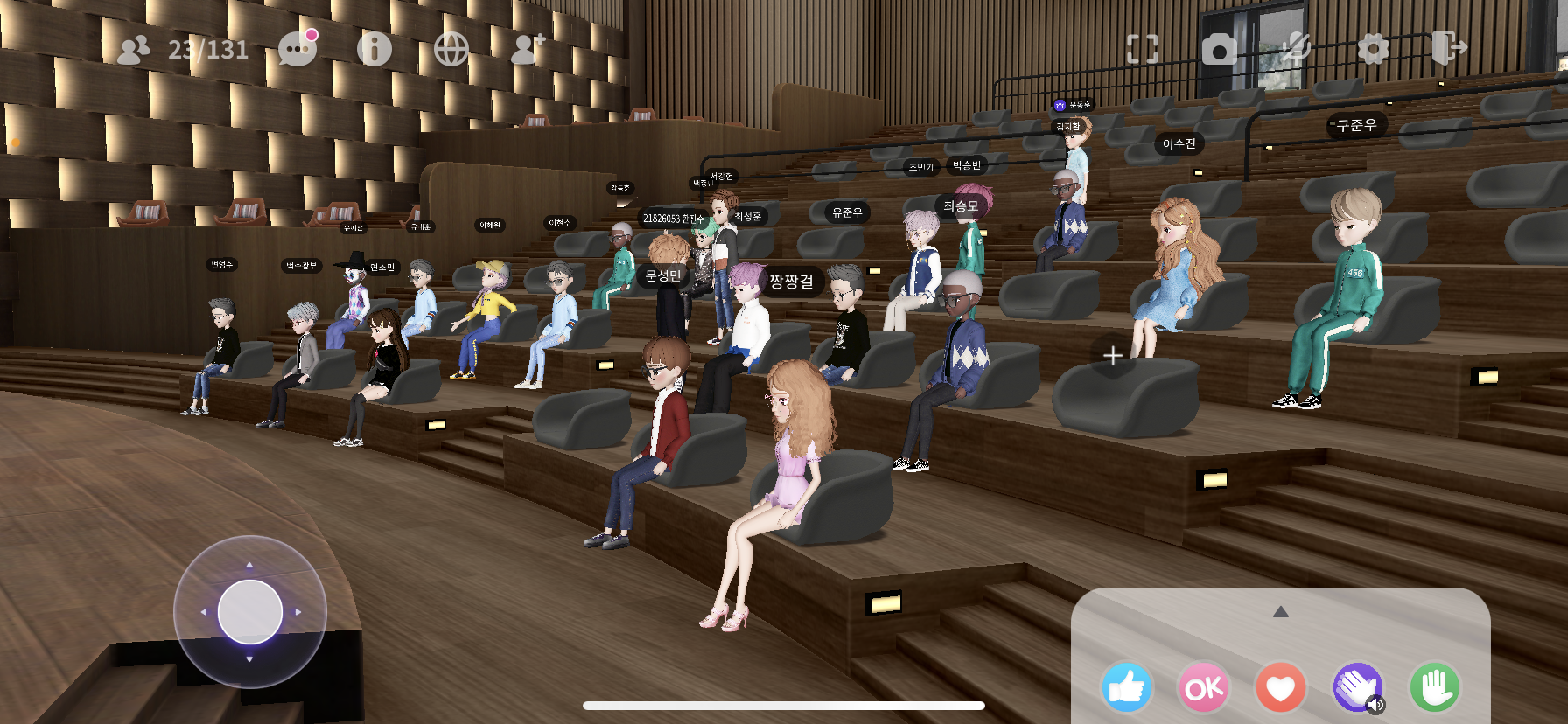Click the globe icon
This screenshot has height=724, width=1568.
coord(451,49)
